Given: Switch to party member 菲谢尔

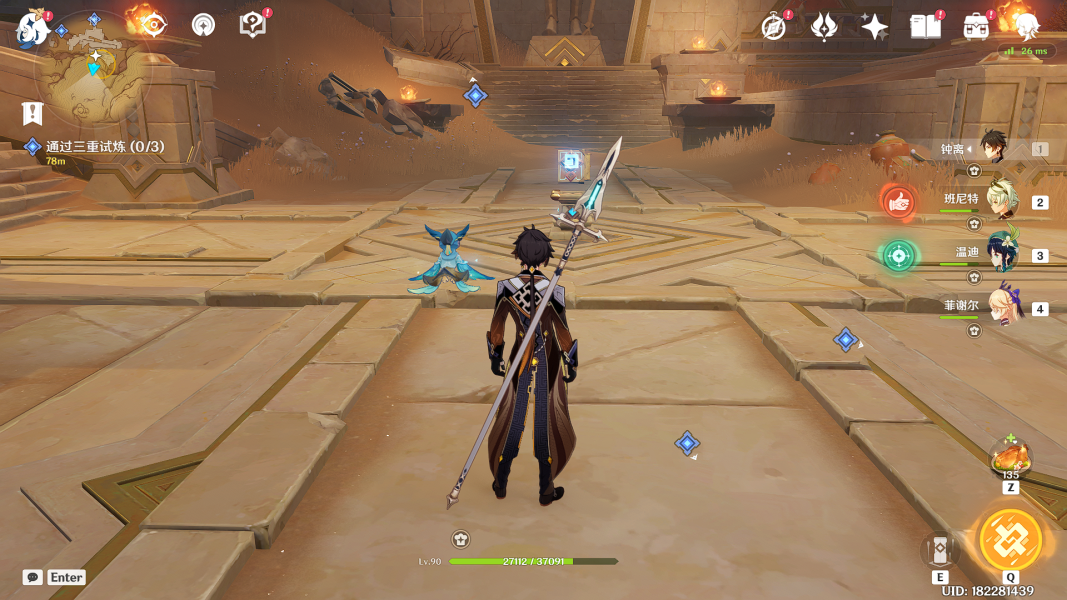Looking at the screenshot, I should tap(1000, 308).
